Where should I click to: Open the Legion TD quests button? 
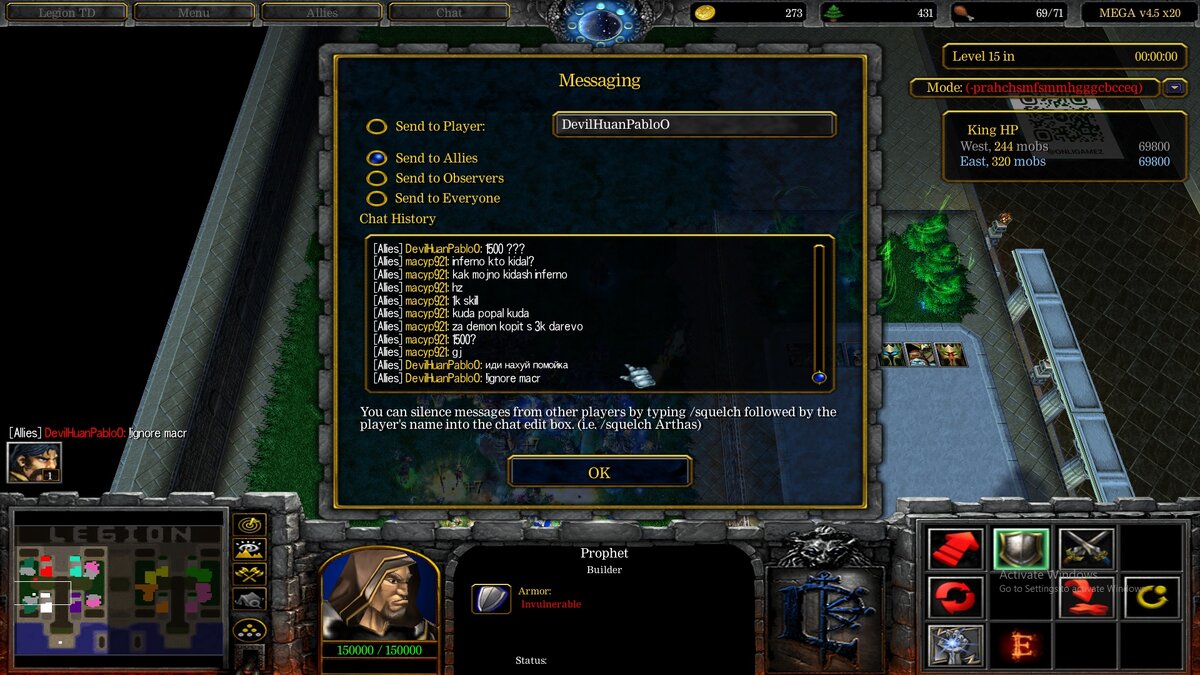(68, 13)
